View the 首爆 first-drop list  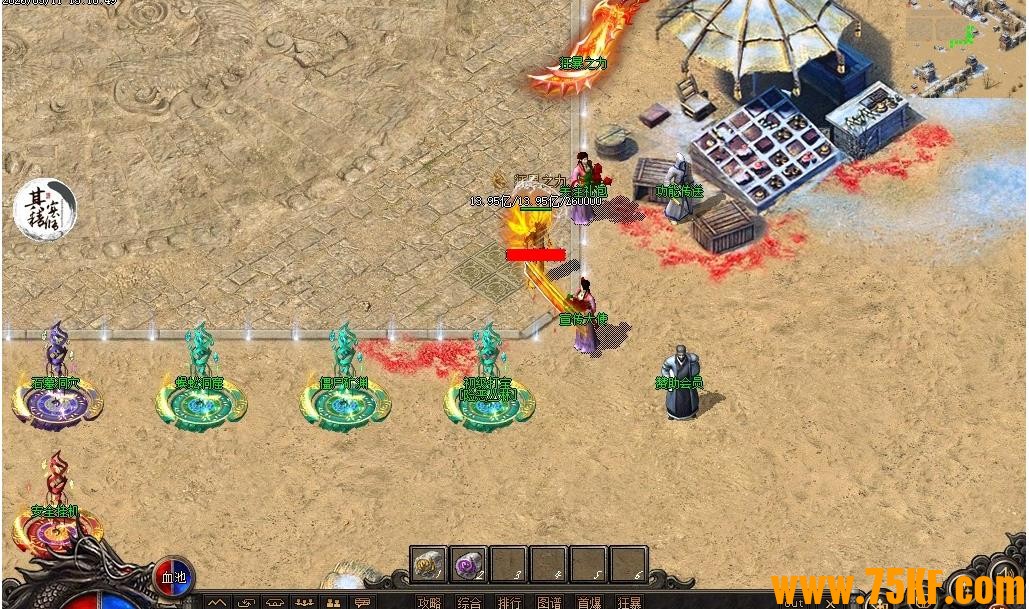[589, 602]
